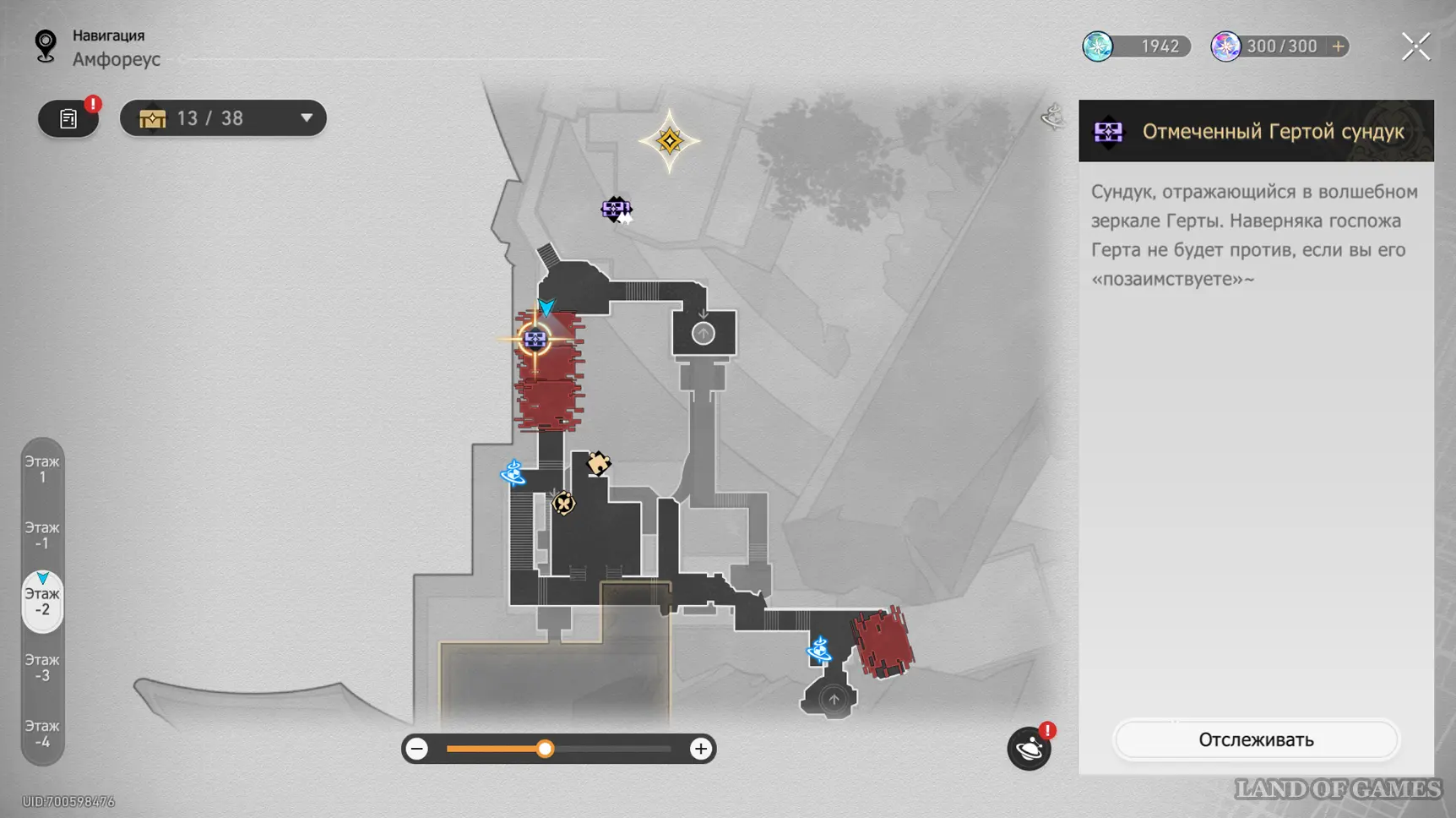Screen dimensions: 1456x818
Task: Switch to Этаж -1 floor
Action: [42, 535]
